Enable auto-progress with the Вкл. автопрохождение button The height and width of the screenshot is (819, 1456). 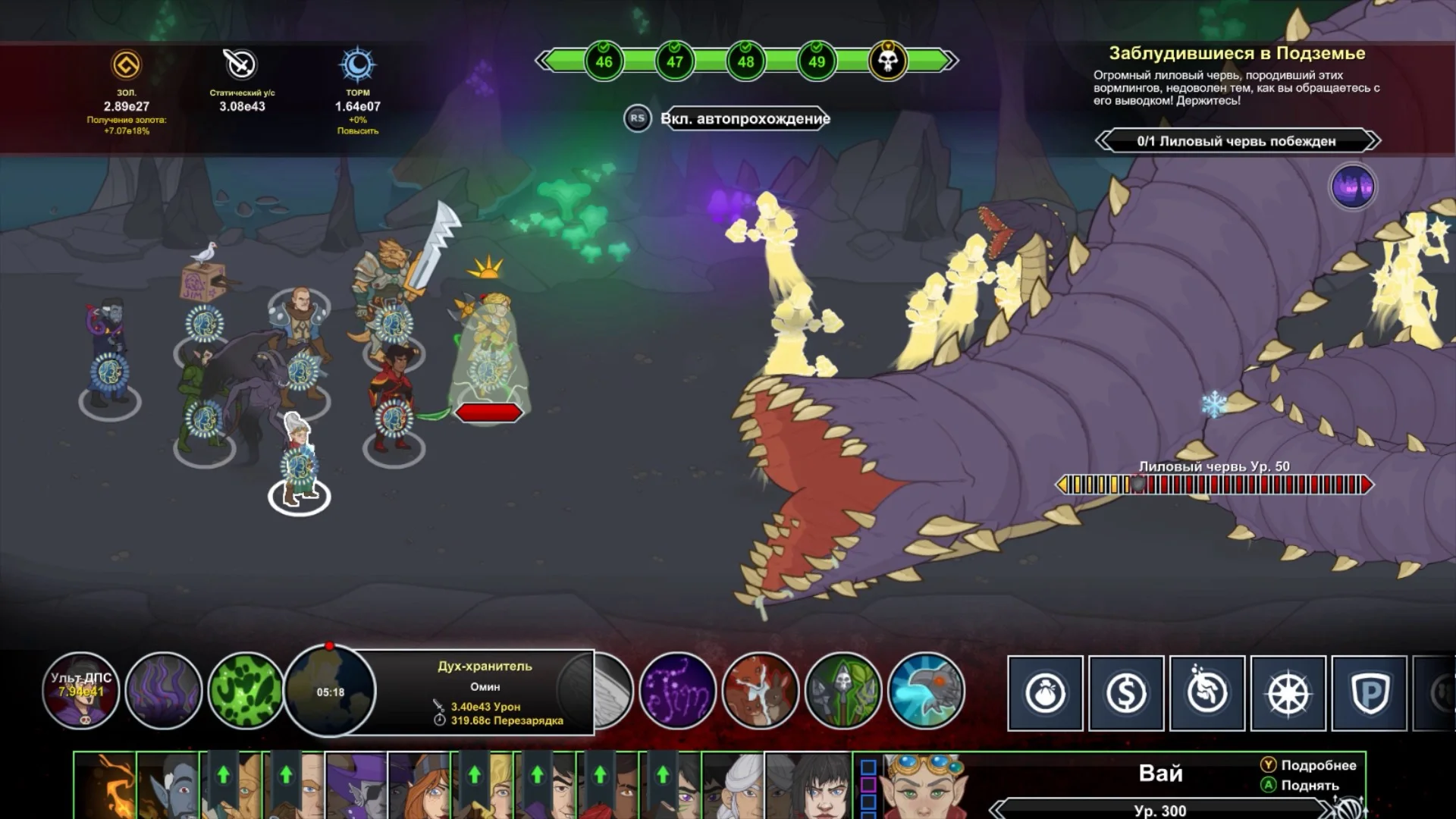(745, 118)
